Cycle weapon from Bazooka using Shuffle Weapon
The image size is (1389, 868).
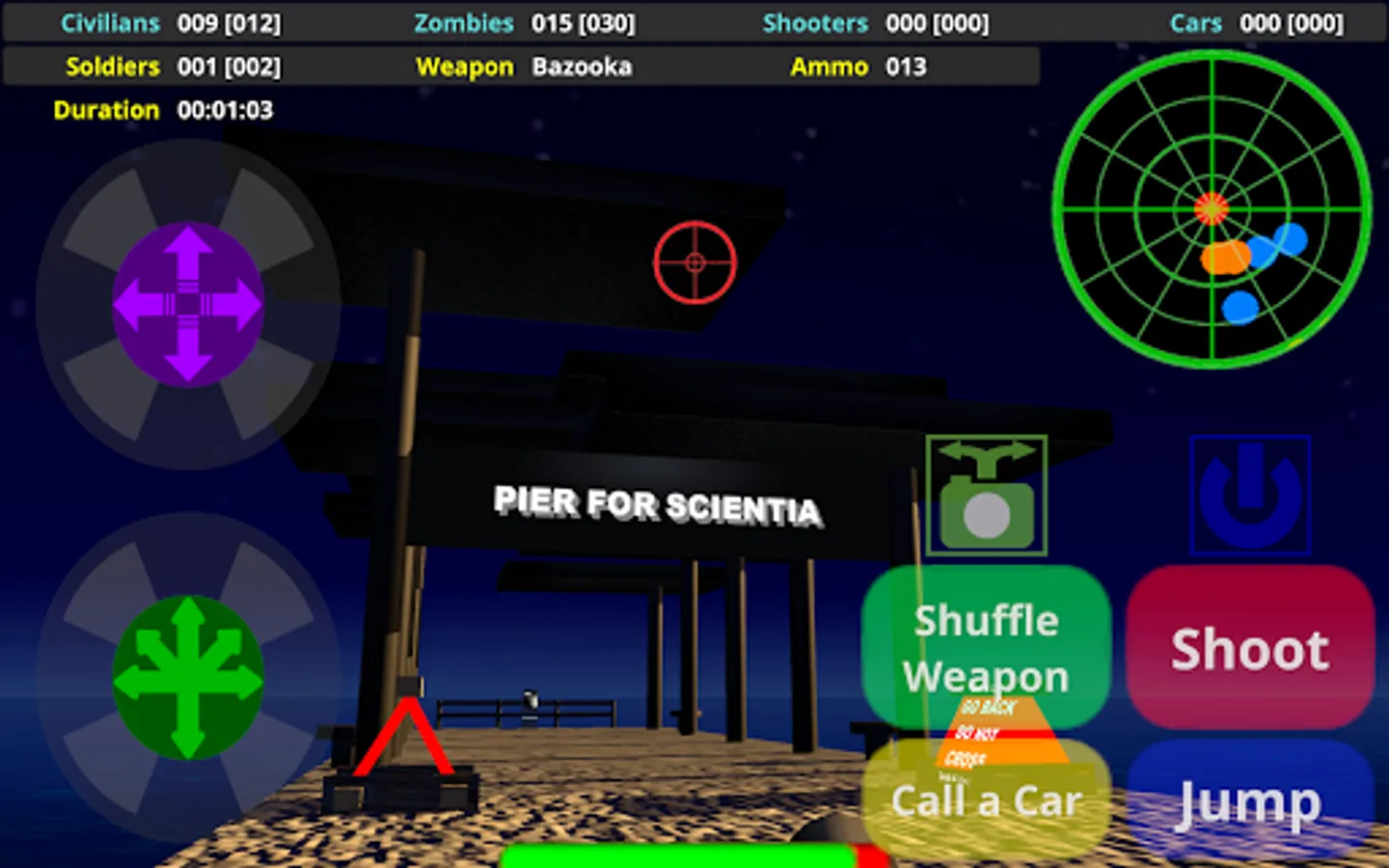[x=985, y=646]
